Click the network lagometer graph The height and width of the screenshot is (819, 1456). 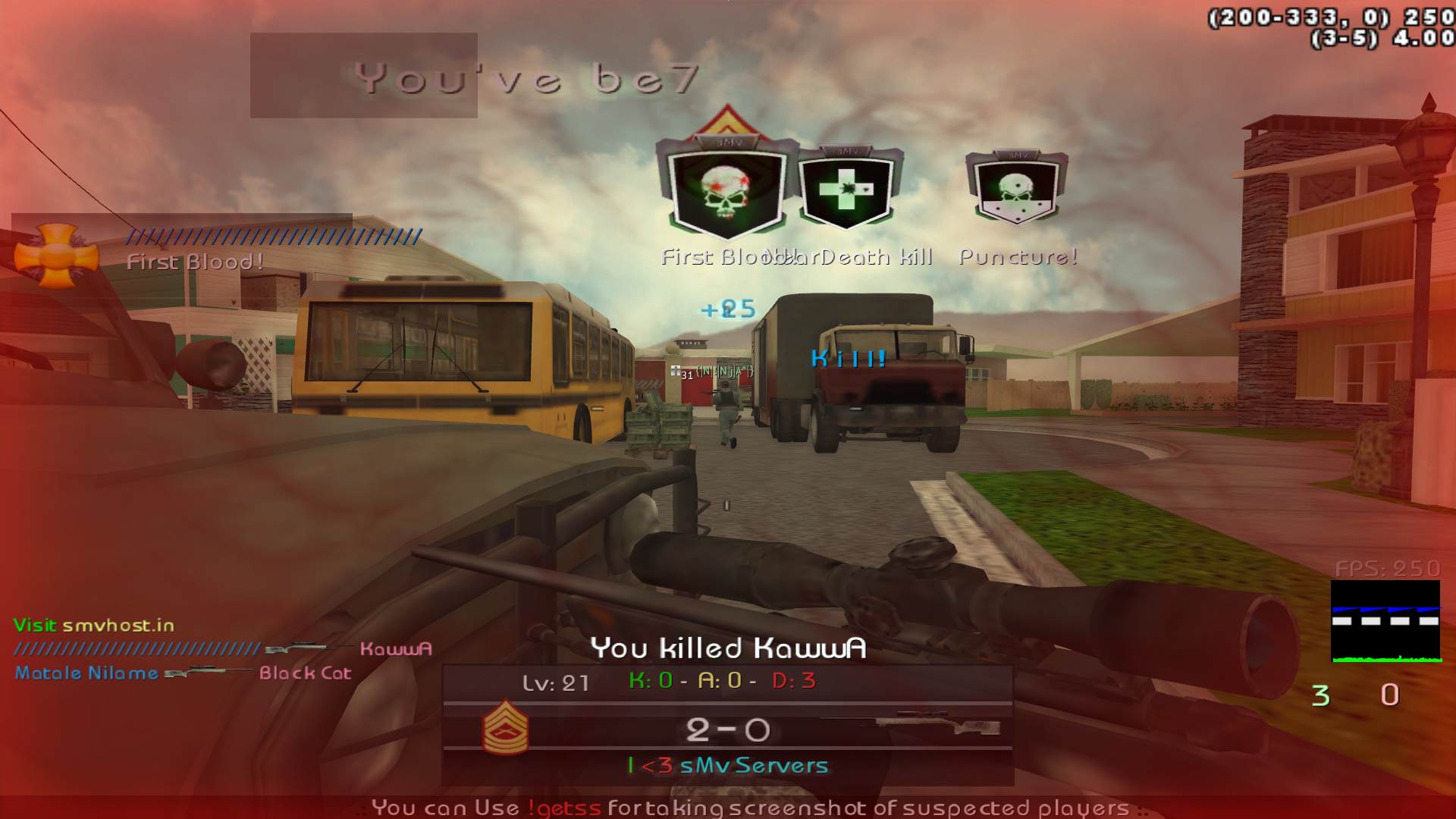[x=1385, y=621]
